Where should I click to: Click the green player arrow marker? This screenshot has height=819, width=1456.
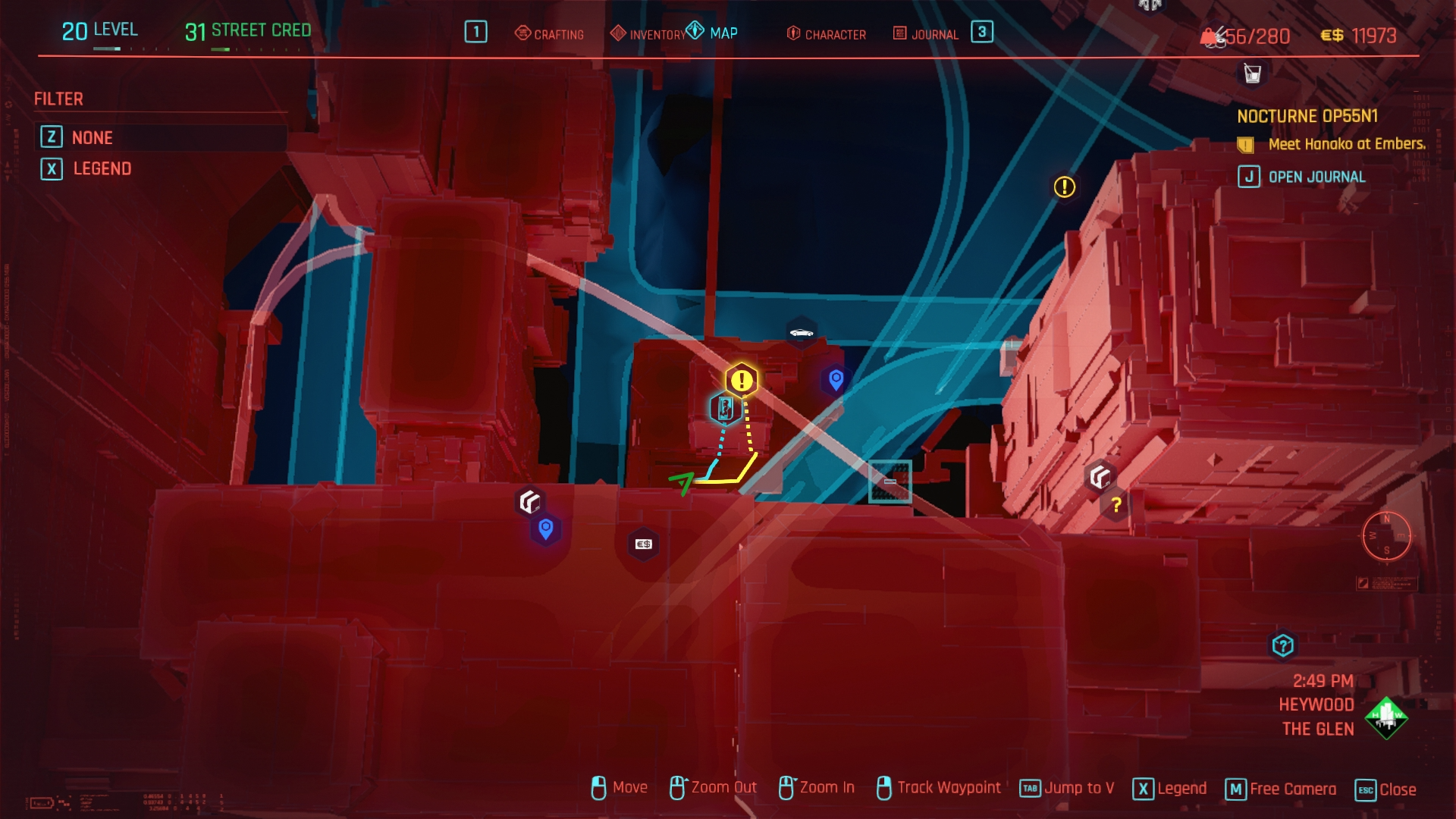(x=682, y=482)
